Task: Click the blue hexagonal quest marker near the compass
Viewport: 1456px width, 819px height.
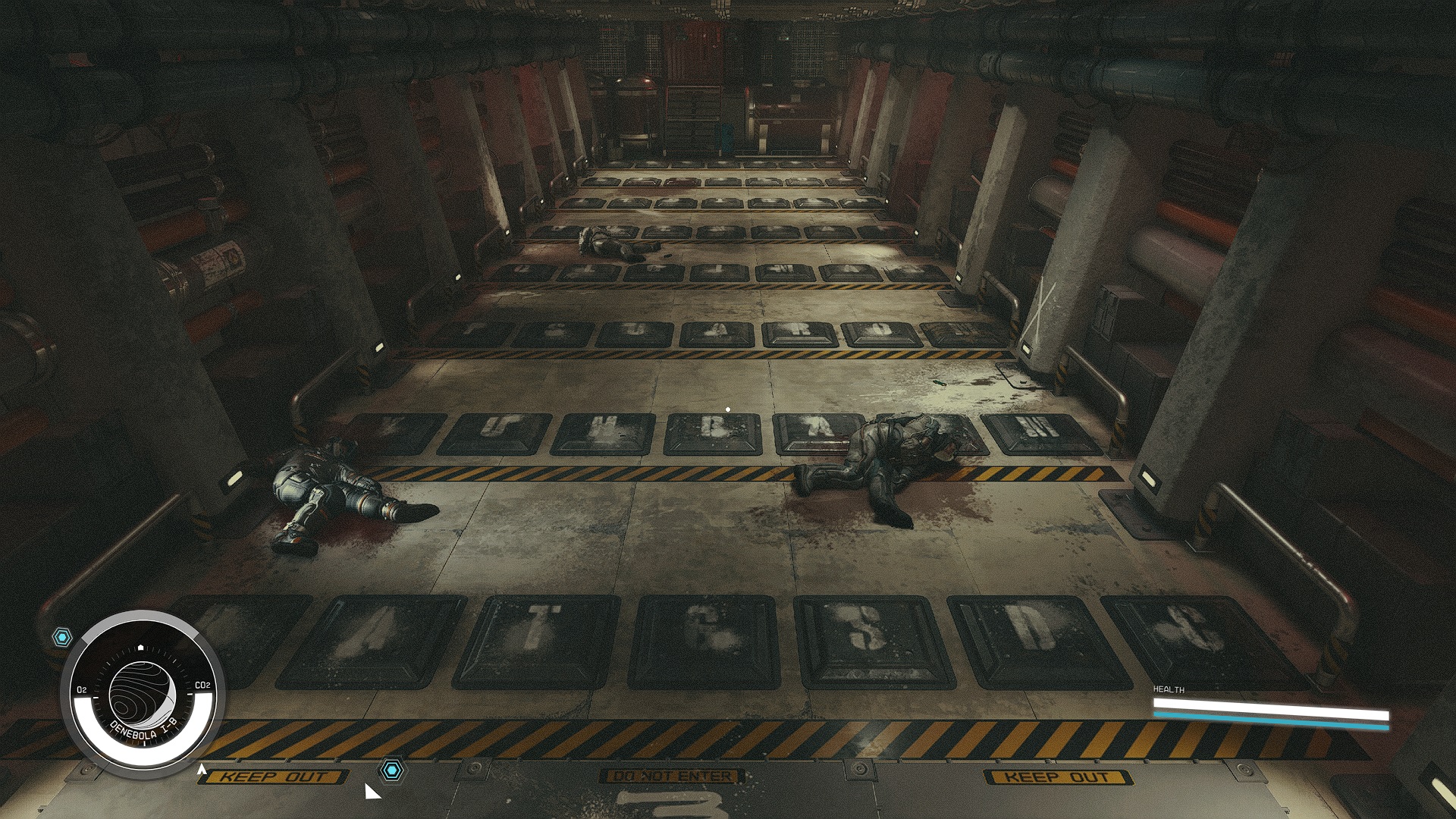Action: pos(61,638)
